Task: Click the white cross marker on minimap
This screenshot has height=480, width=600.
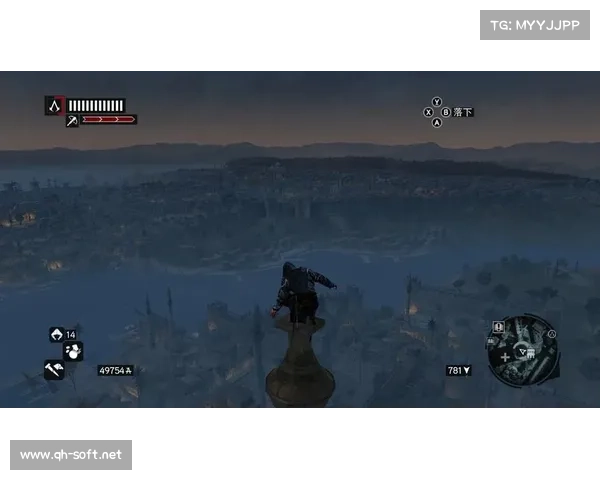Action: pyautogui.click(x=505, y=356)
